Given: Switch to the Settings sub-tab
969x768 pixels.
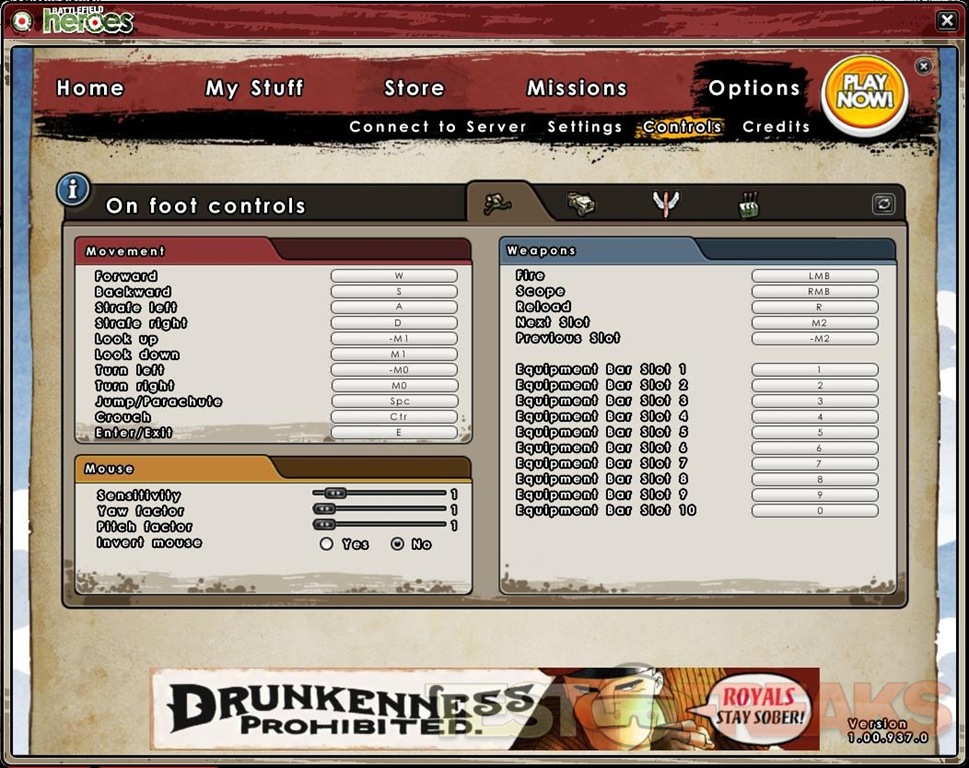Looking at the screenshot, I should coord(585,127).
